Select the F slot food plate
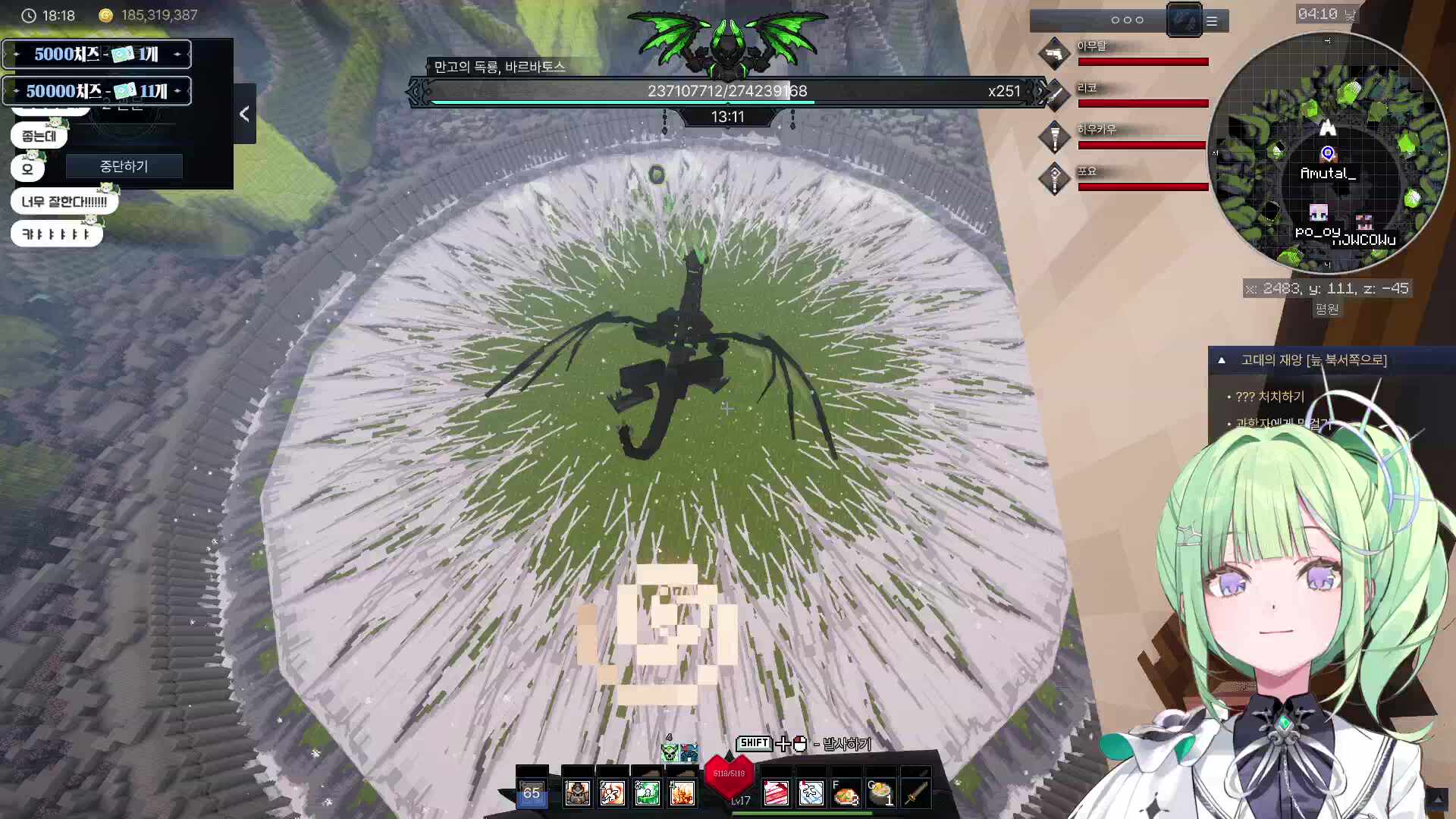The width and height of the screenshot is (1456, 819). (846, 793)
